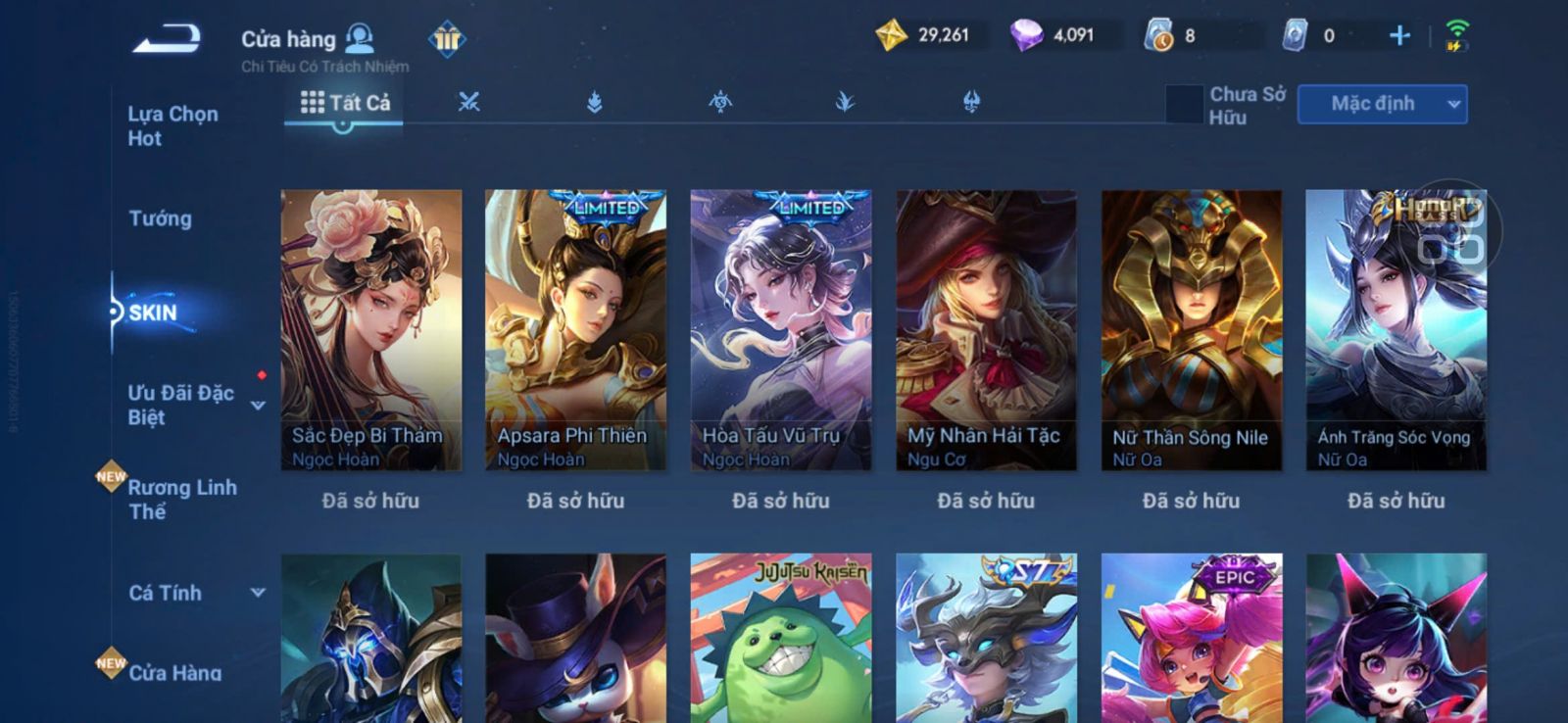Switch to Tướng category
1568x723 pixels.
160,218
